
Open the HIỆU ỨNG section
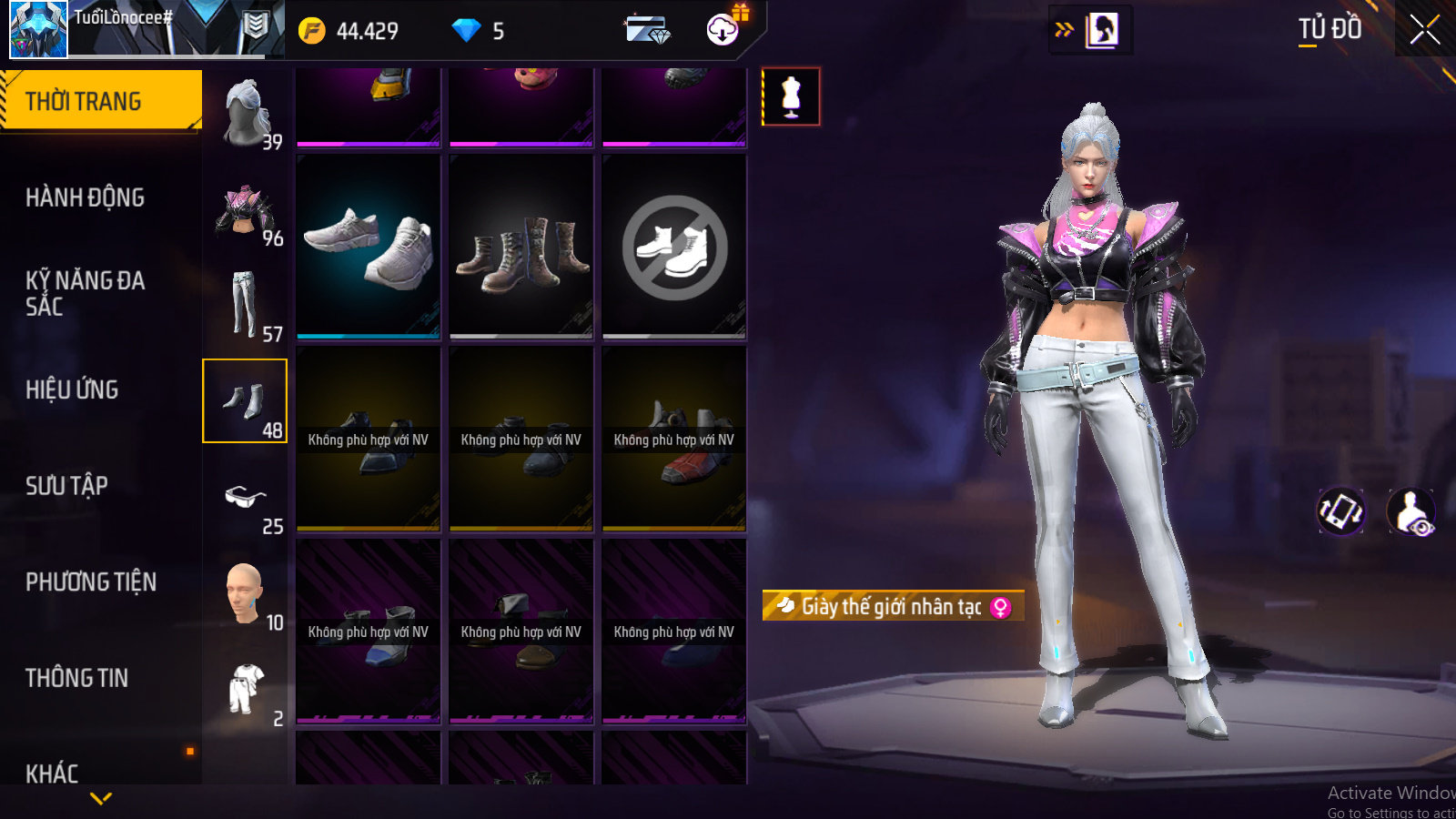point(72,389)
